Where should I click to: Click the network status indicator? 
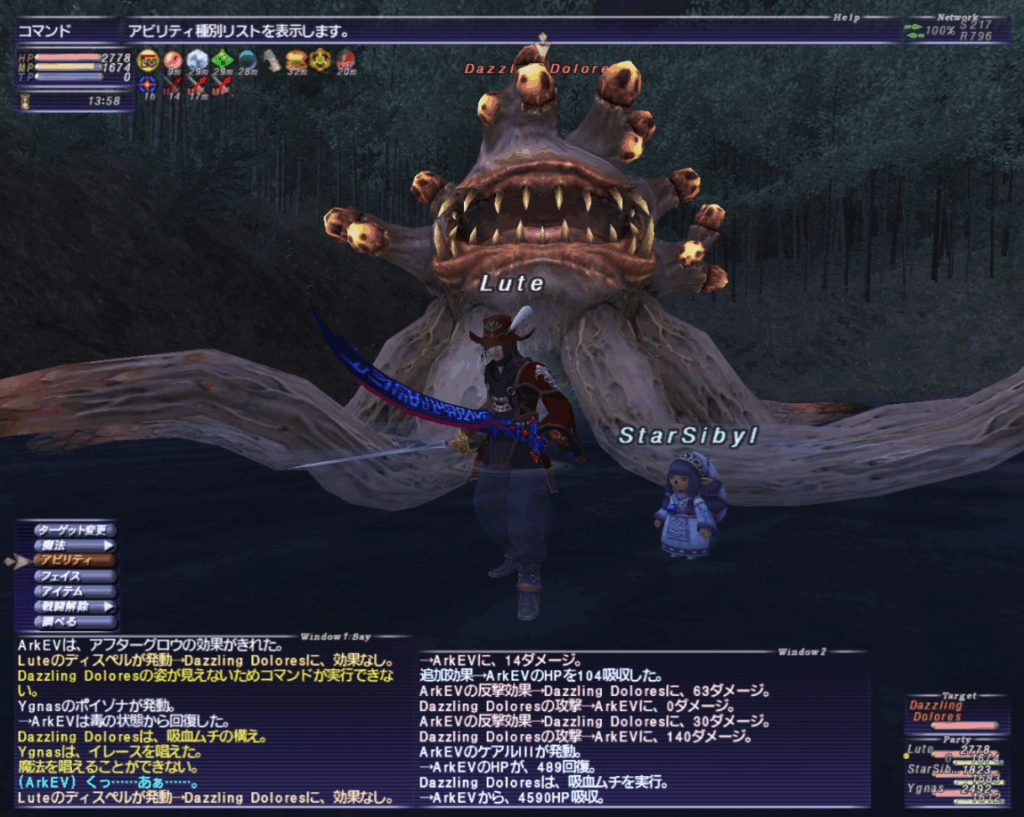click(956, 32)
